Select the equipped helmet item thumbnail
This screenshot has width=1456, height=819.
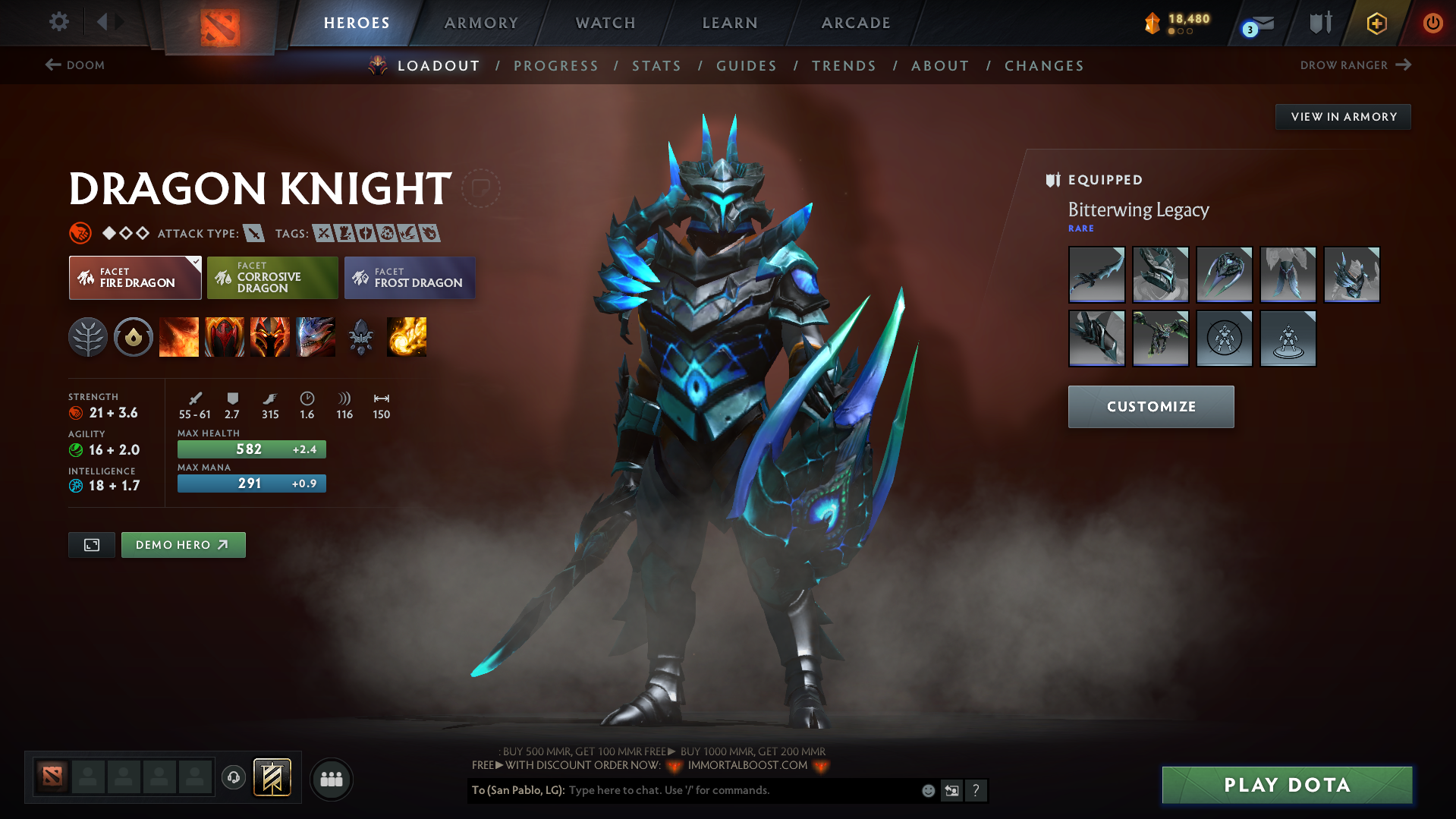pos(1160,275)
